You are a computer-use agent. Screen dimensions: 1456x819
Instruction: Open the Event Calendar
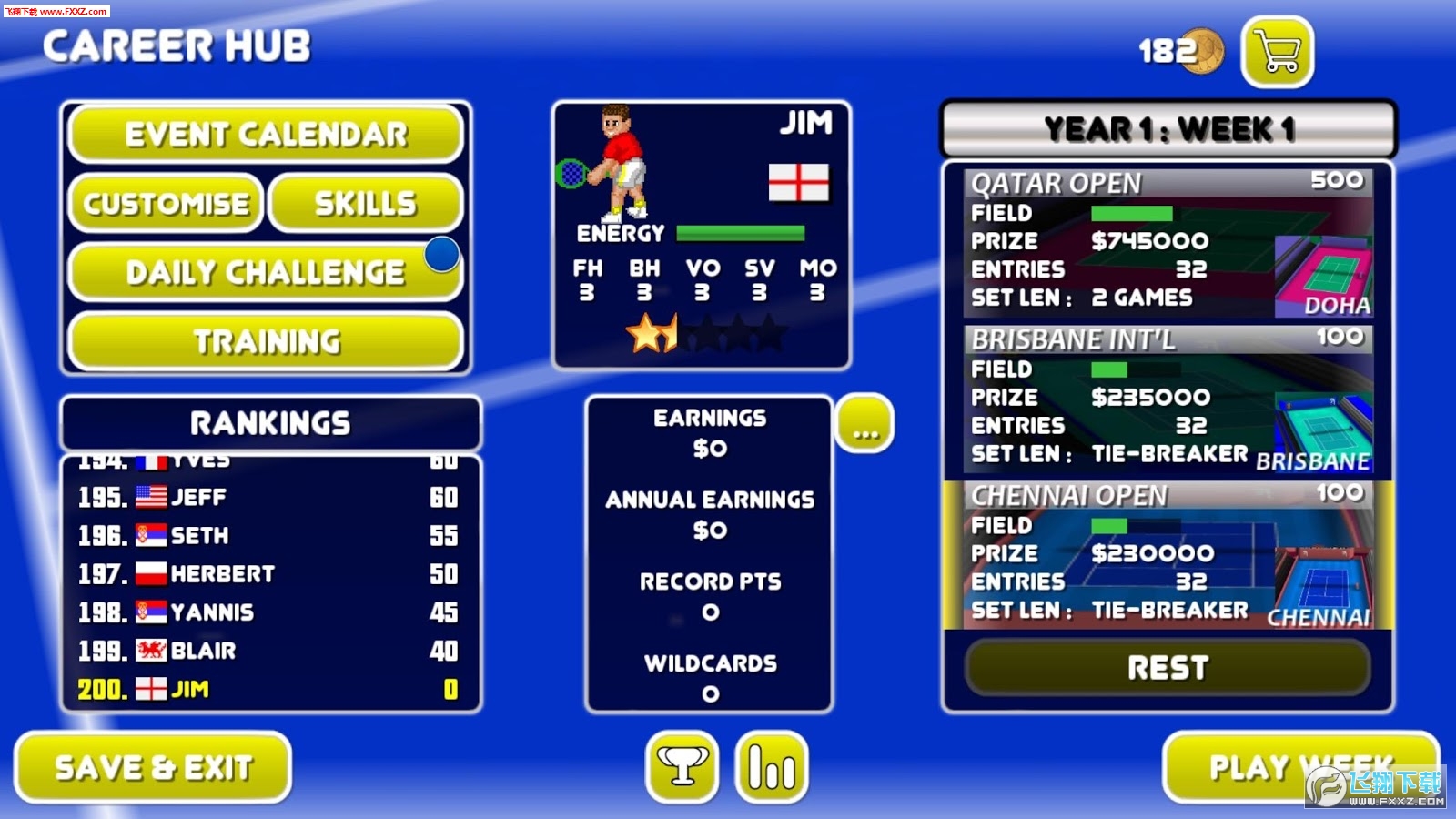(x=265, y=134)
